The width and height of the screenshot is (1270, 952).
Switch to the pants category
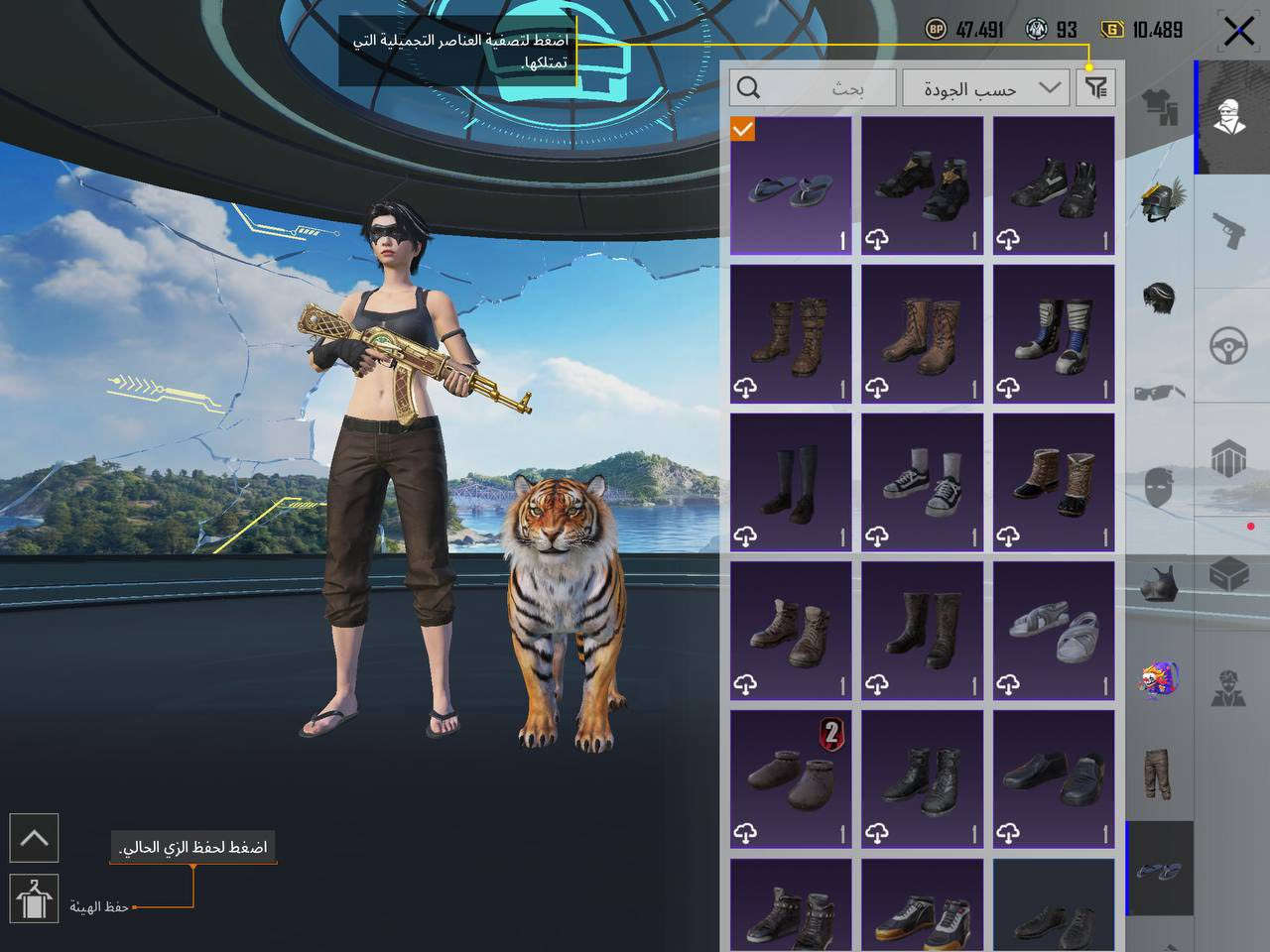click(x=1160, y=773)
